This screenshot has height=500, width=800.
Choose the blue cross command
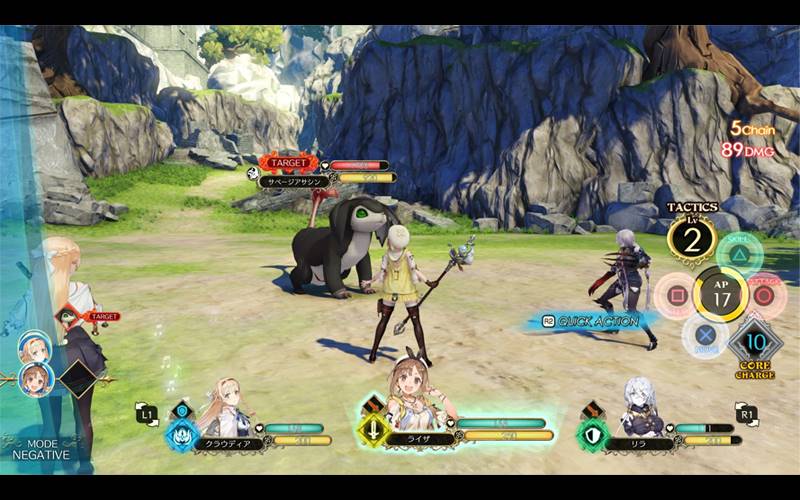pos(706,336)
